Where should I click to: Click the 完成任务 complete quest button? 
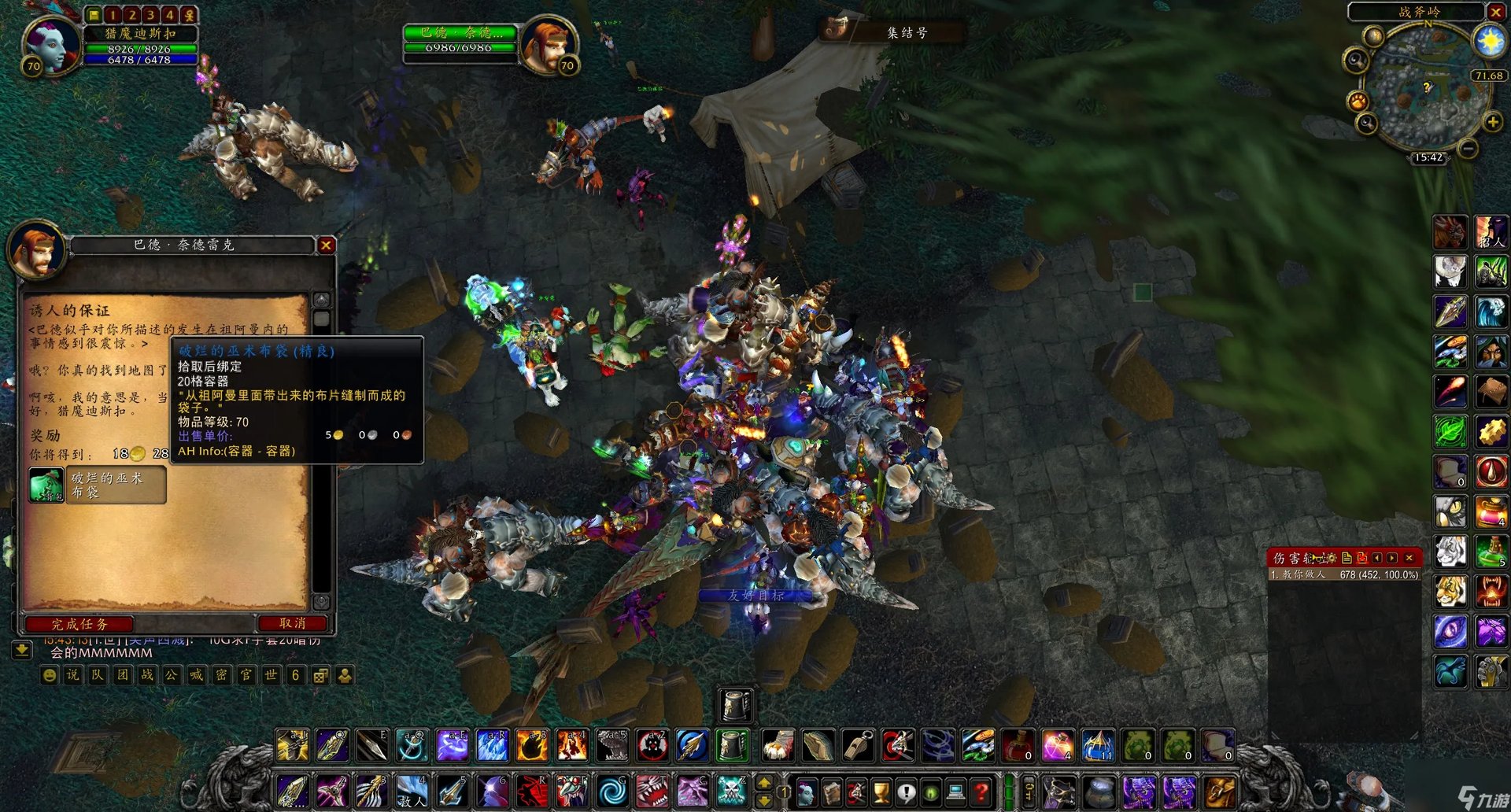(x=79, y=624)
